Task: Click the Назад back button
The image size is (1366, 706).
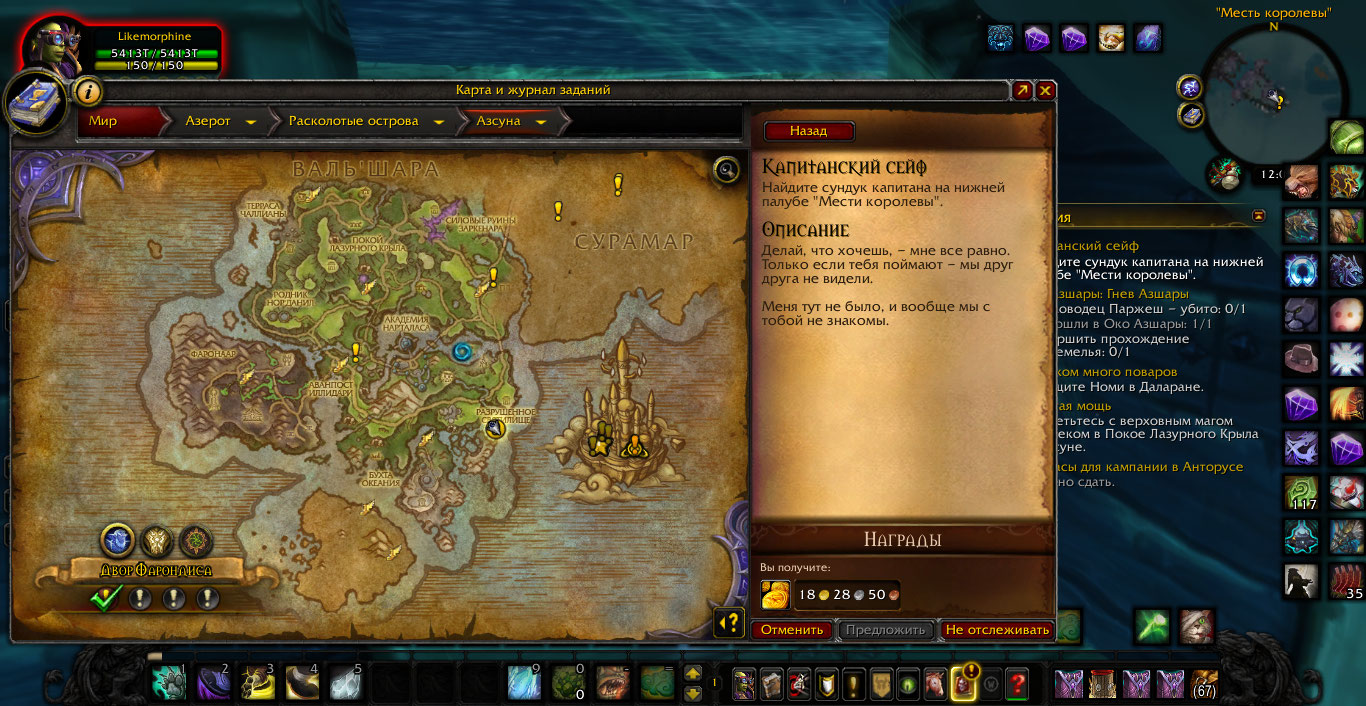Action: 809,131
